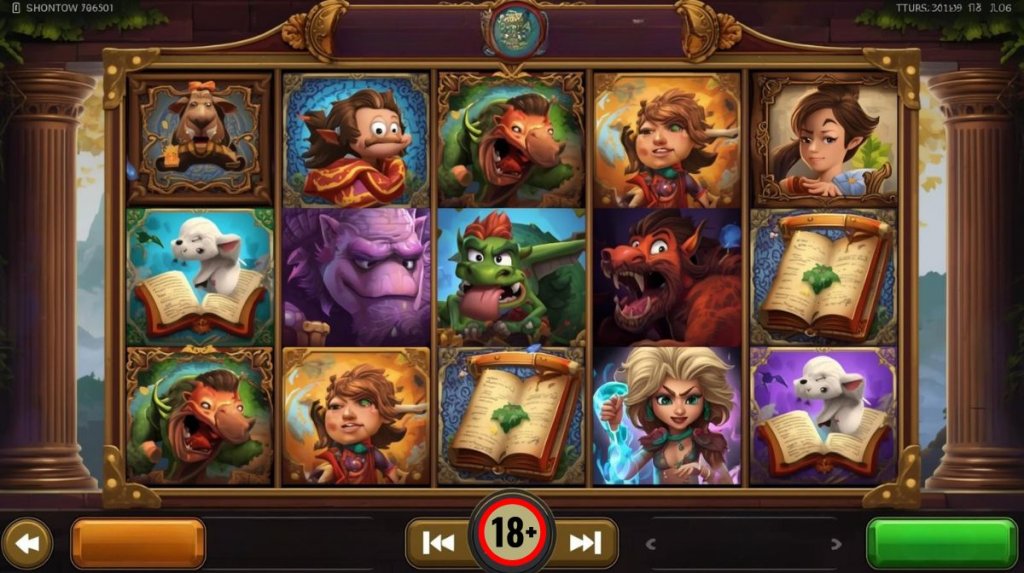Click the small grey left arrow

click(651, 544)
